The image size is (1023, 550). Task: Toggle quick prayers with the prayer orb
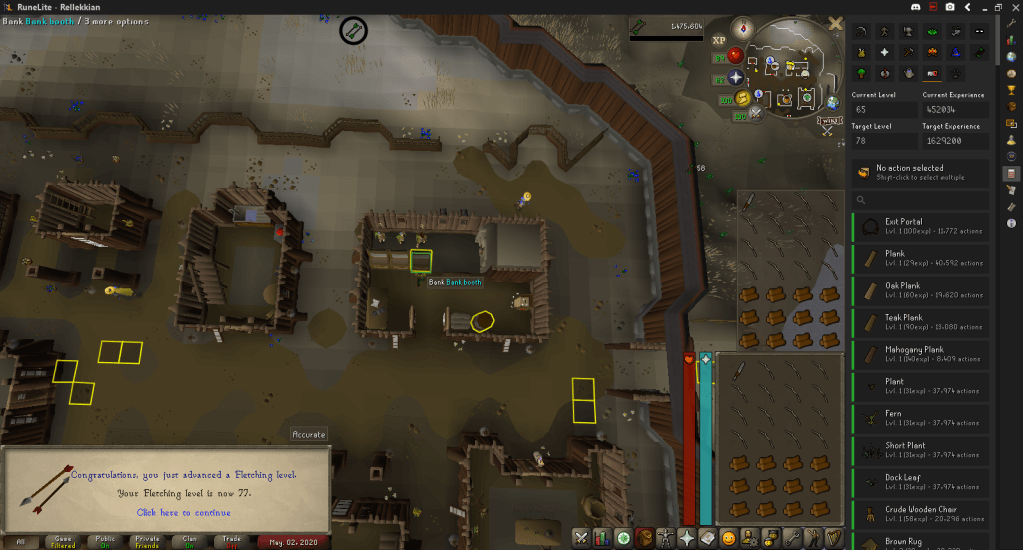click(x=737, y=77)
